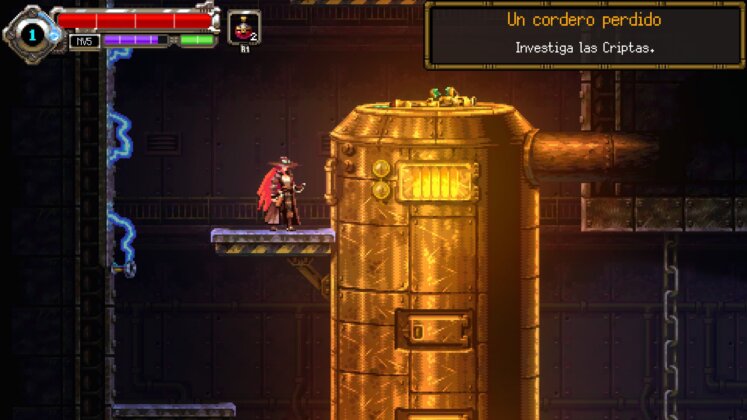Select the red potion item slot

pyautogui.click(x=243, y=27)
